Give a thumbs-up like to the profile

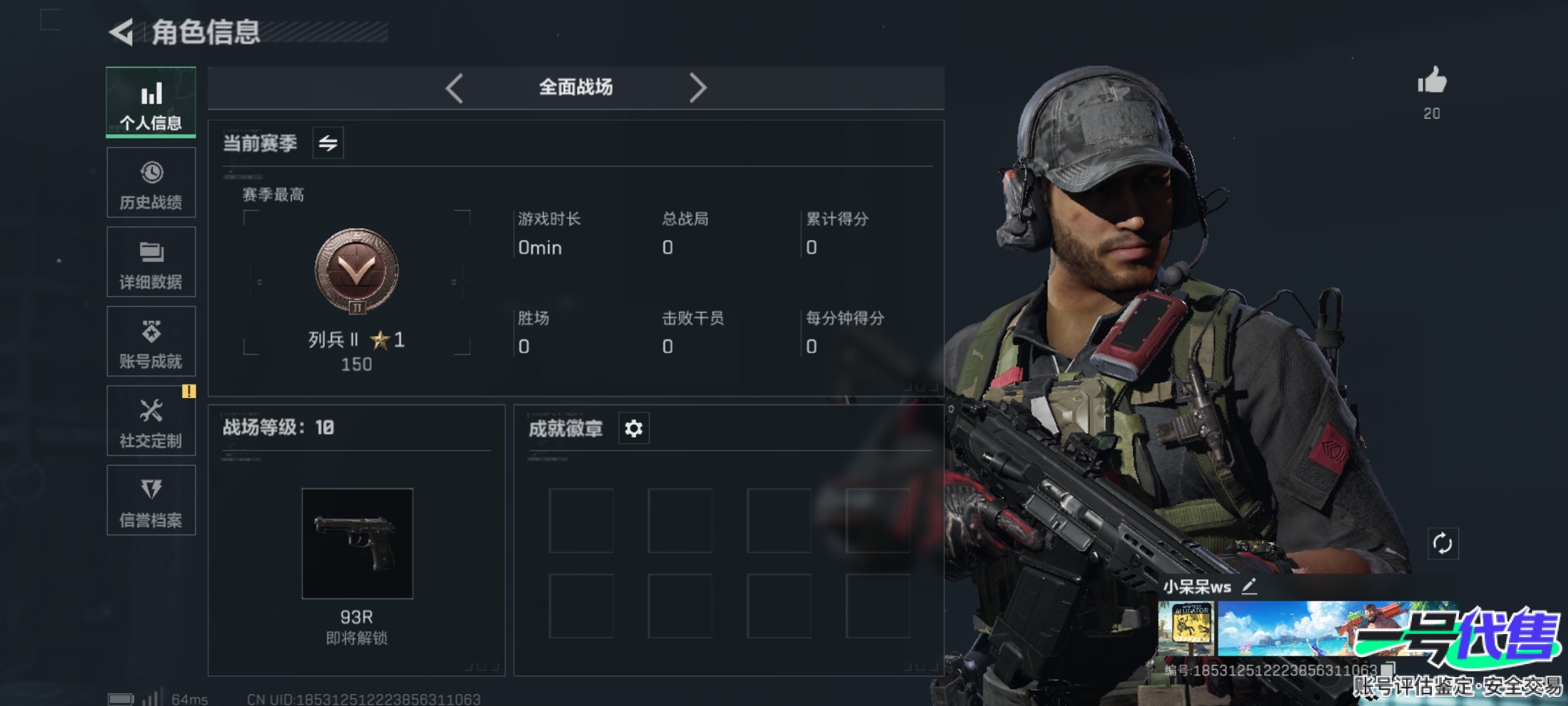click(1432, 82)
